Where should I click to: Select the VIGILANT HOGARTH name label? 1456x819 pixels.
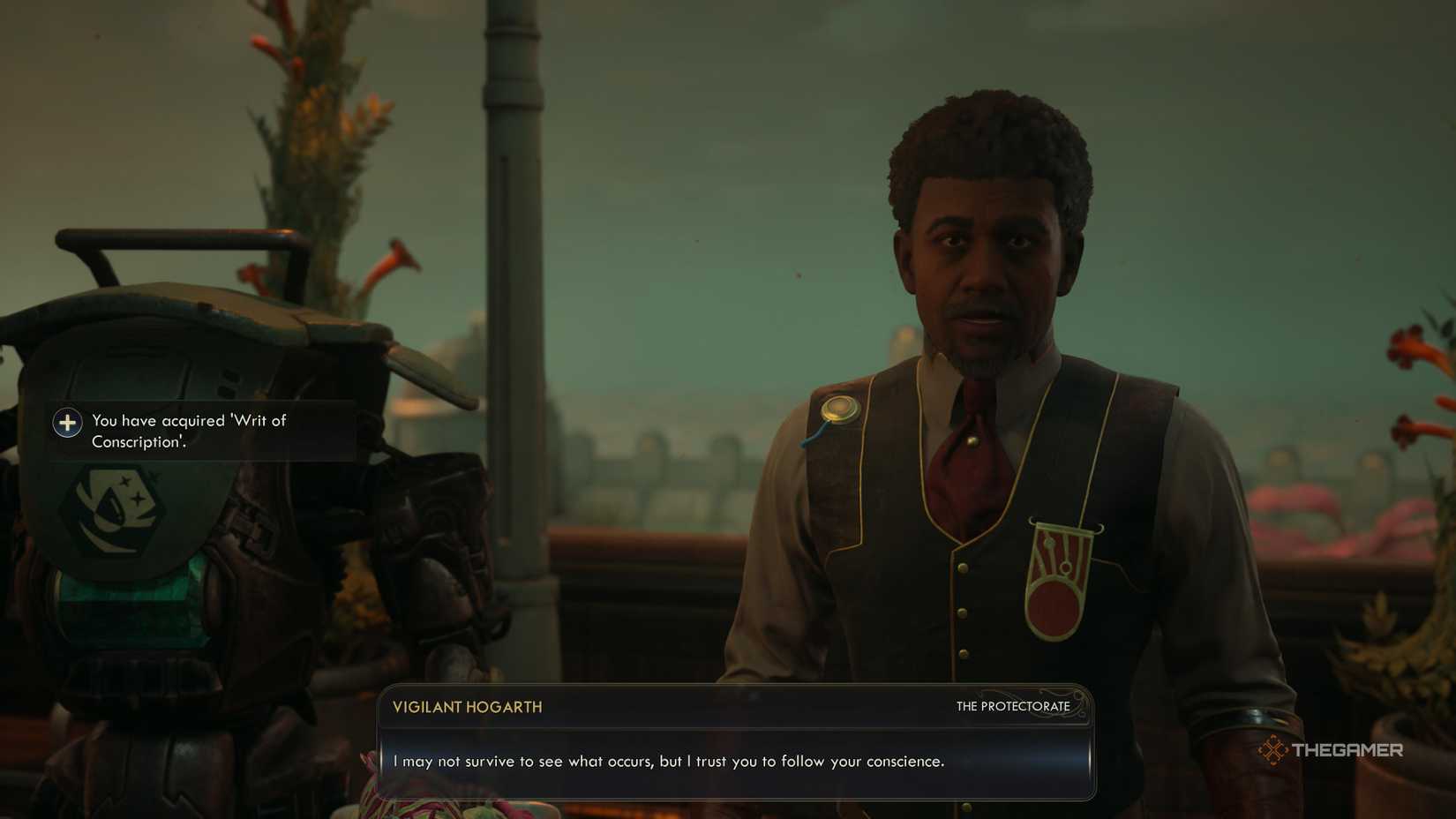[x=466, y=706]
